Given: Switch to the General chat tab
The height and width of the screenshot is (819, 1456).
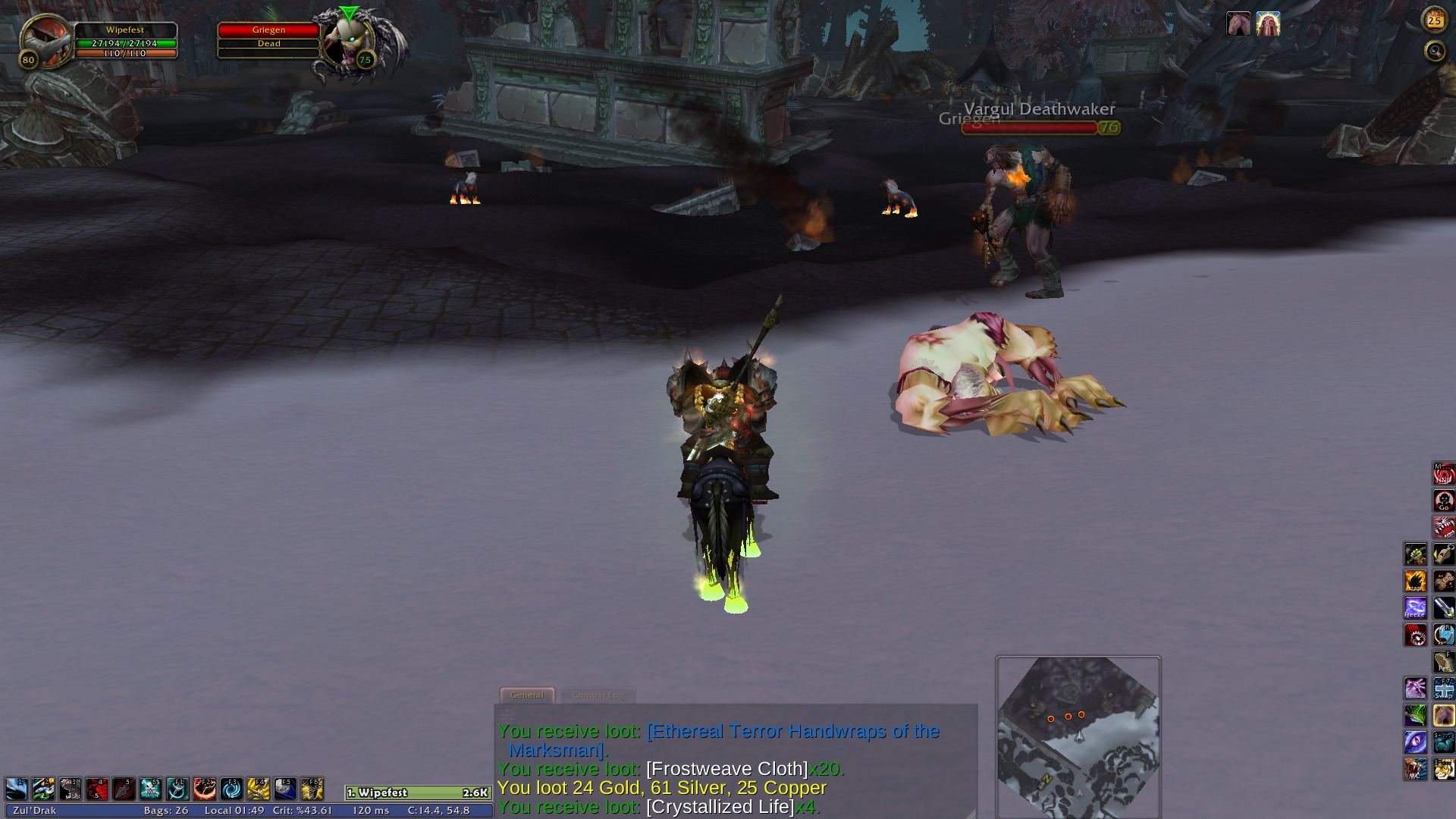Looking at the screenshot, I should click(x=527, y=695).
